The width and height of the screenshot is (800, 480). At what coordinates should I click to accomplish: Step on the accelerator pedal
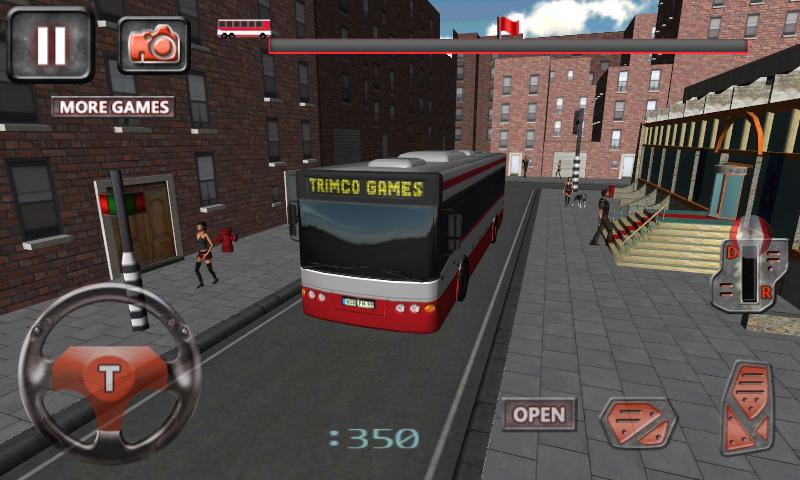tap(746, 409)
